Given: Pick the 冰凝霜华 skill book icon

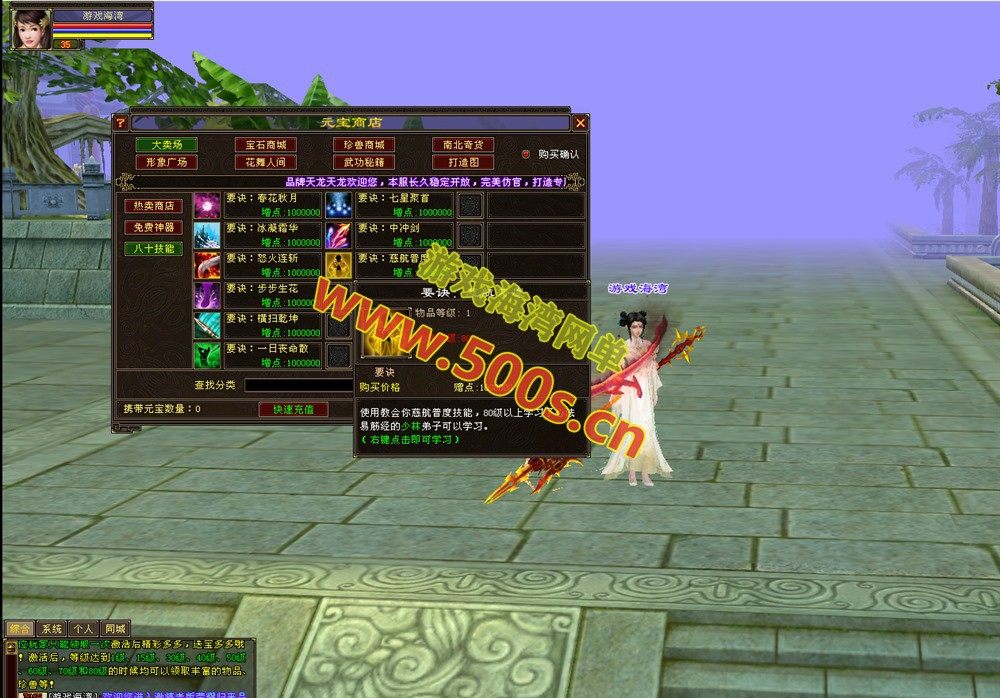Looking at the screenshot, I should [207, 235].
